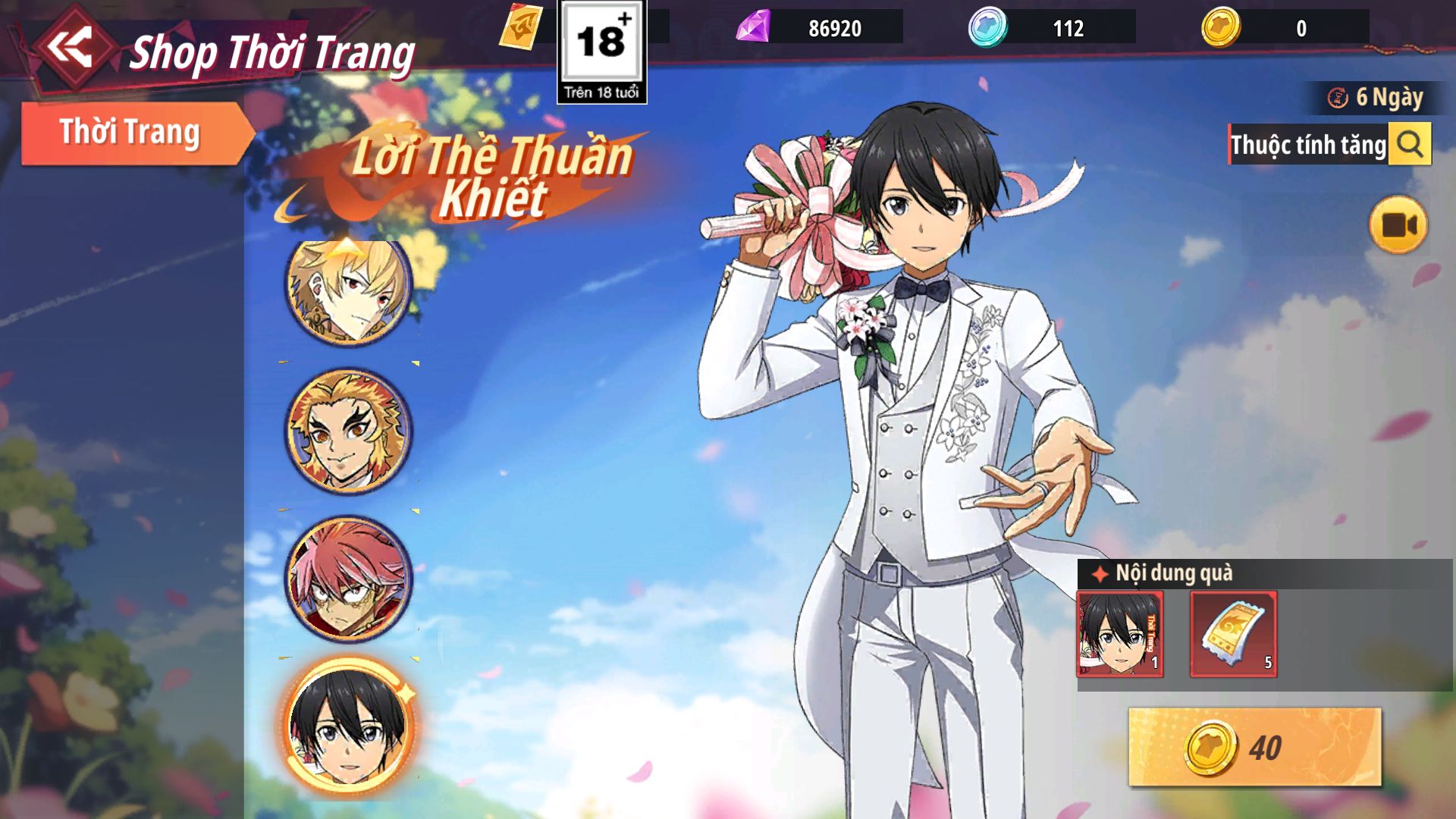Choose the flame-haired character portrait
Viewport: 1456px width, 819px height.
(348, 431)
